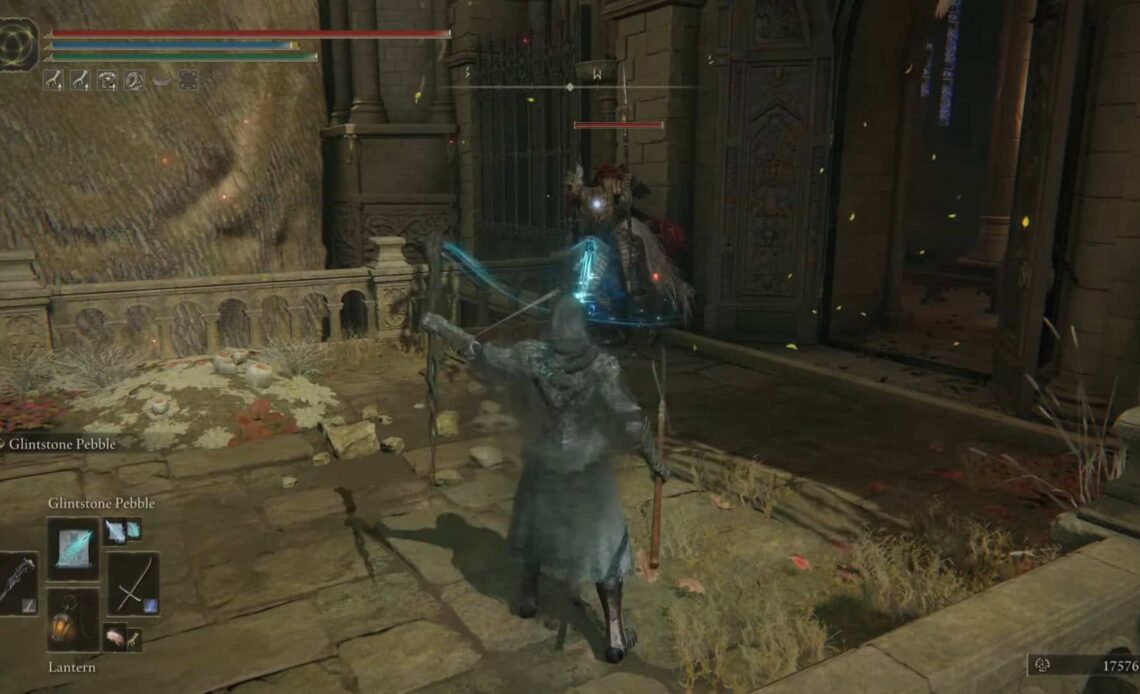The image size is (1140, 694).
Task: Click the Great Rune emblem beside the health bar
Action: pyautogui.click(x=19, y=45)
